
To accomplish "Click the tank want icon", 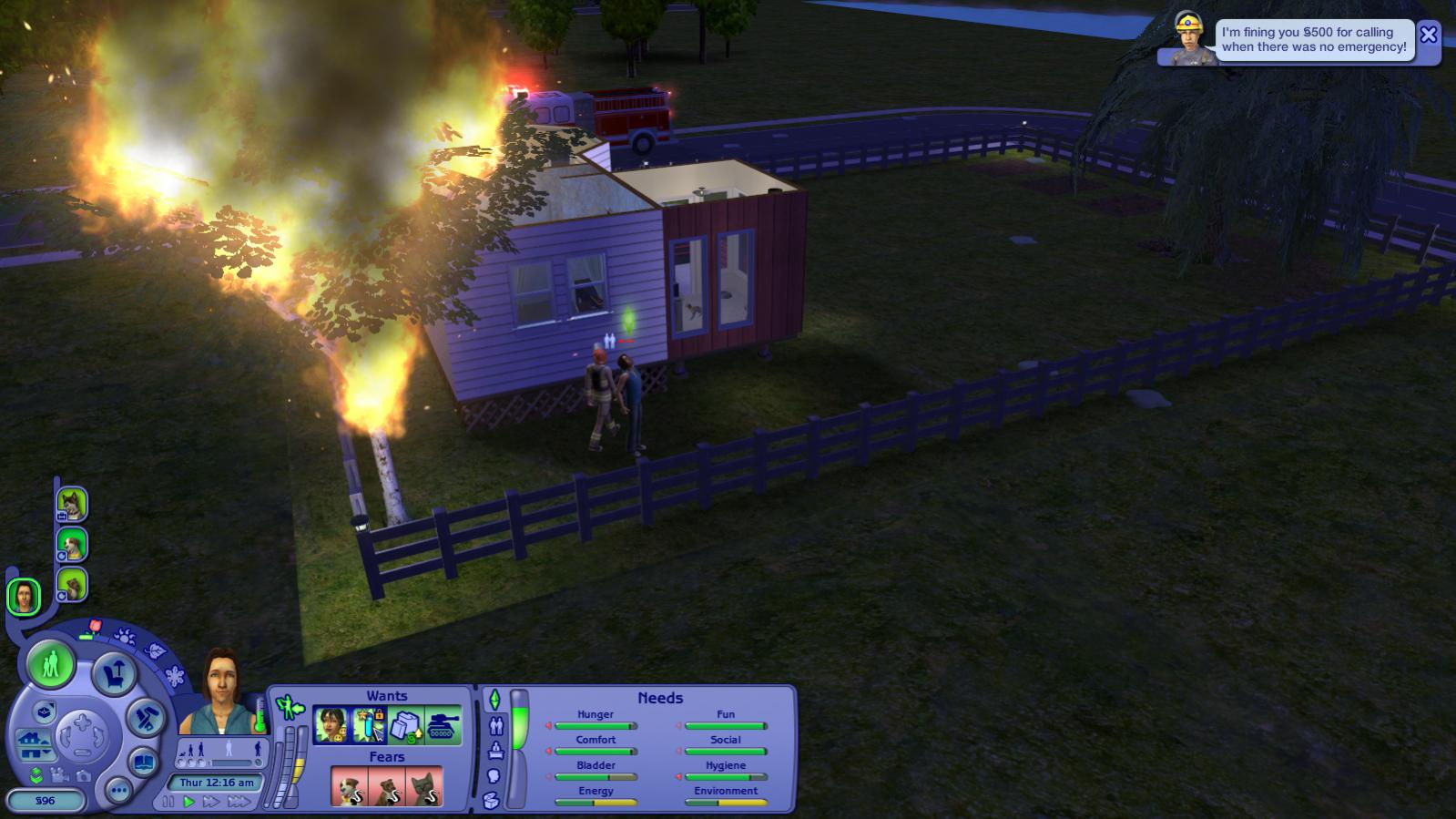I will pos(443,726).
